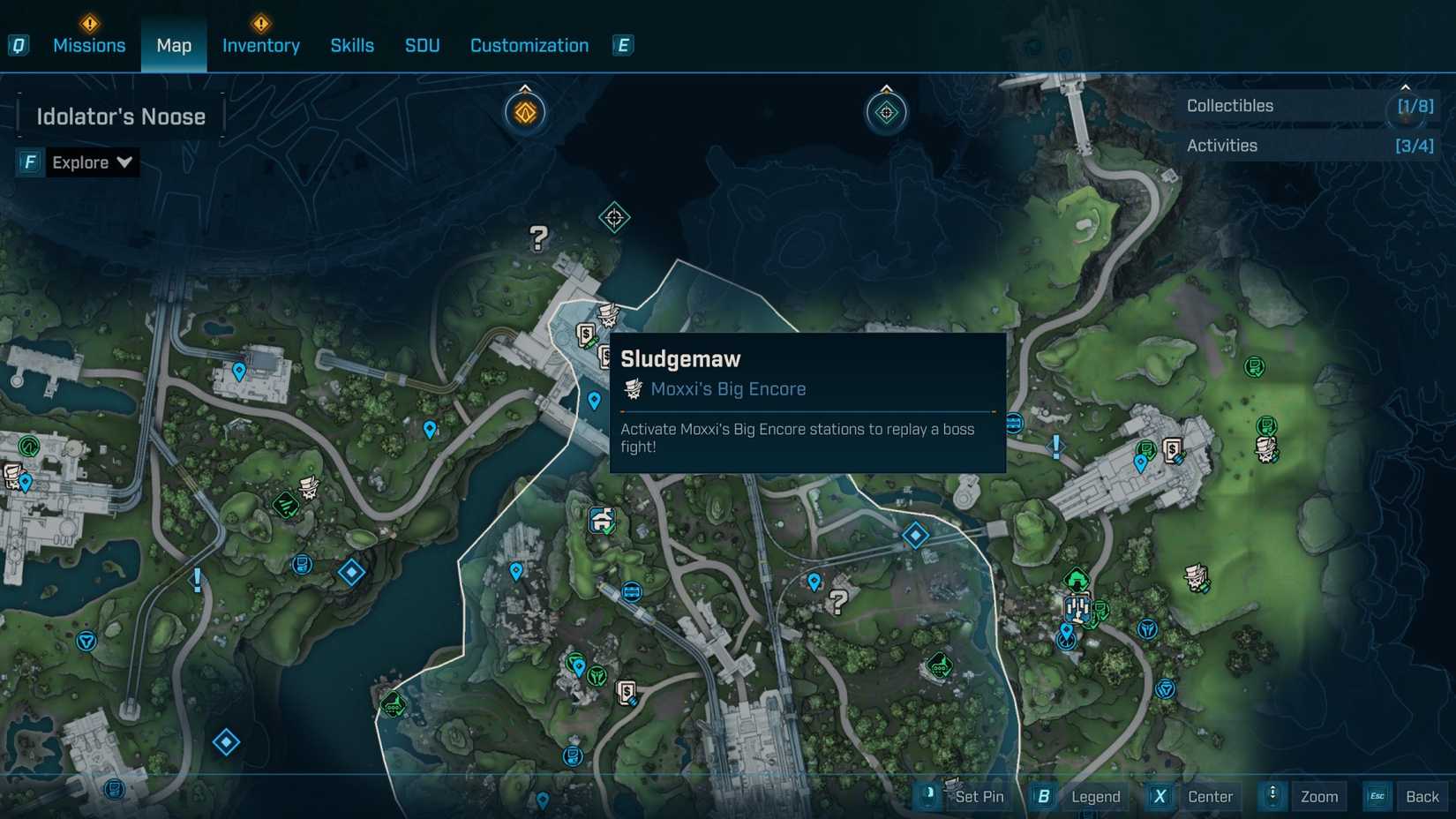
Task: Click the orange gate icon at top of map
Action: [x=524, y=111]
